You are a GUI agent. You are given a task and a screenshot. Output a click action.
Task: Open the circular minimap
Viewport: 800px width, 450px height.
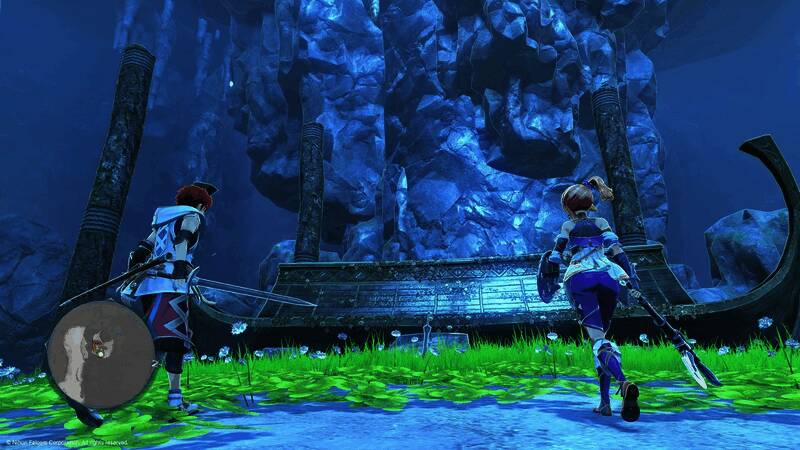point(100,355)
